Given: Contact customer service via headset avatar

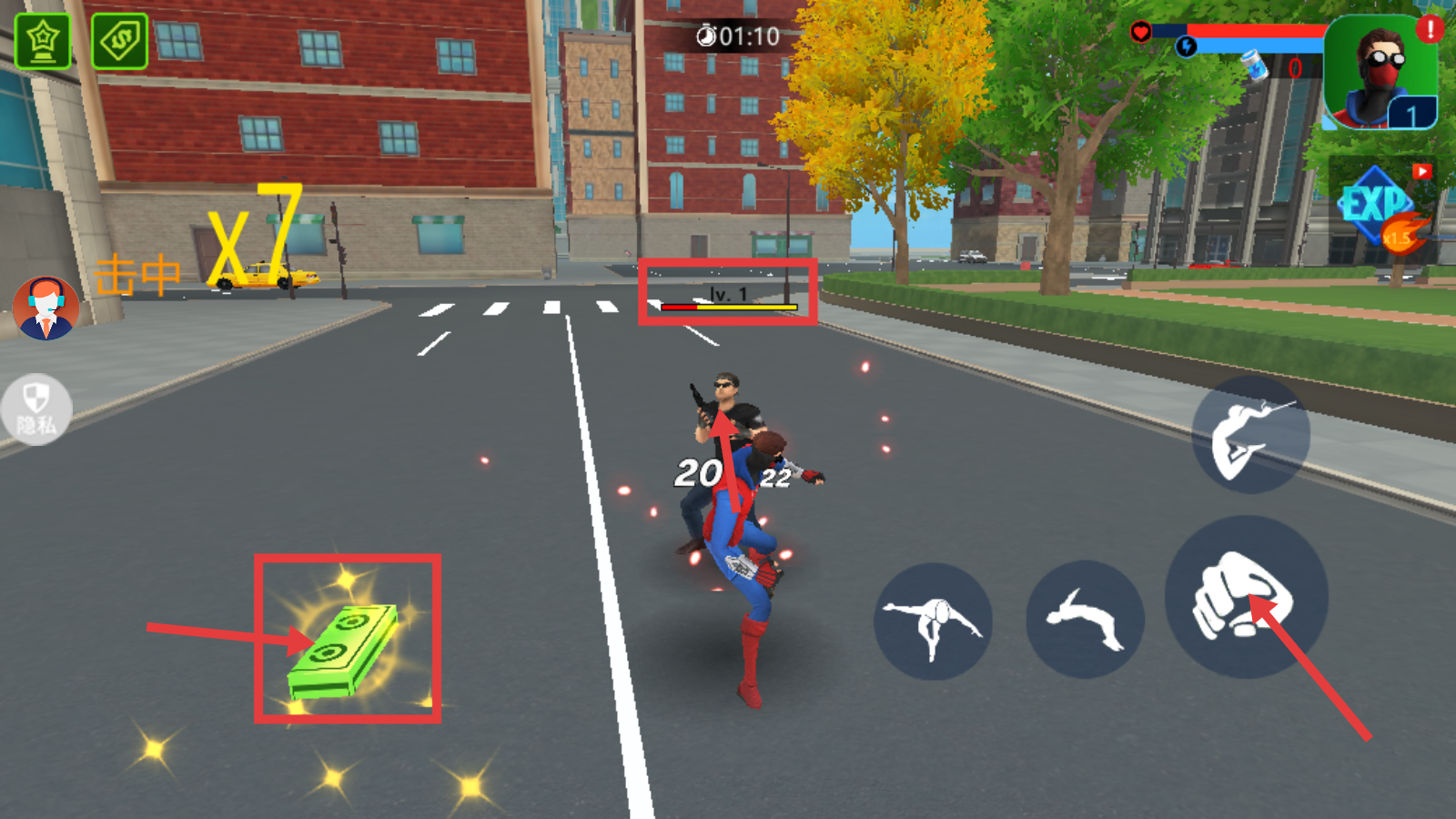Looking at the screenshot, I should tap(45, 308).
